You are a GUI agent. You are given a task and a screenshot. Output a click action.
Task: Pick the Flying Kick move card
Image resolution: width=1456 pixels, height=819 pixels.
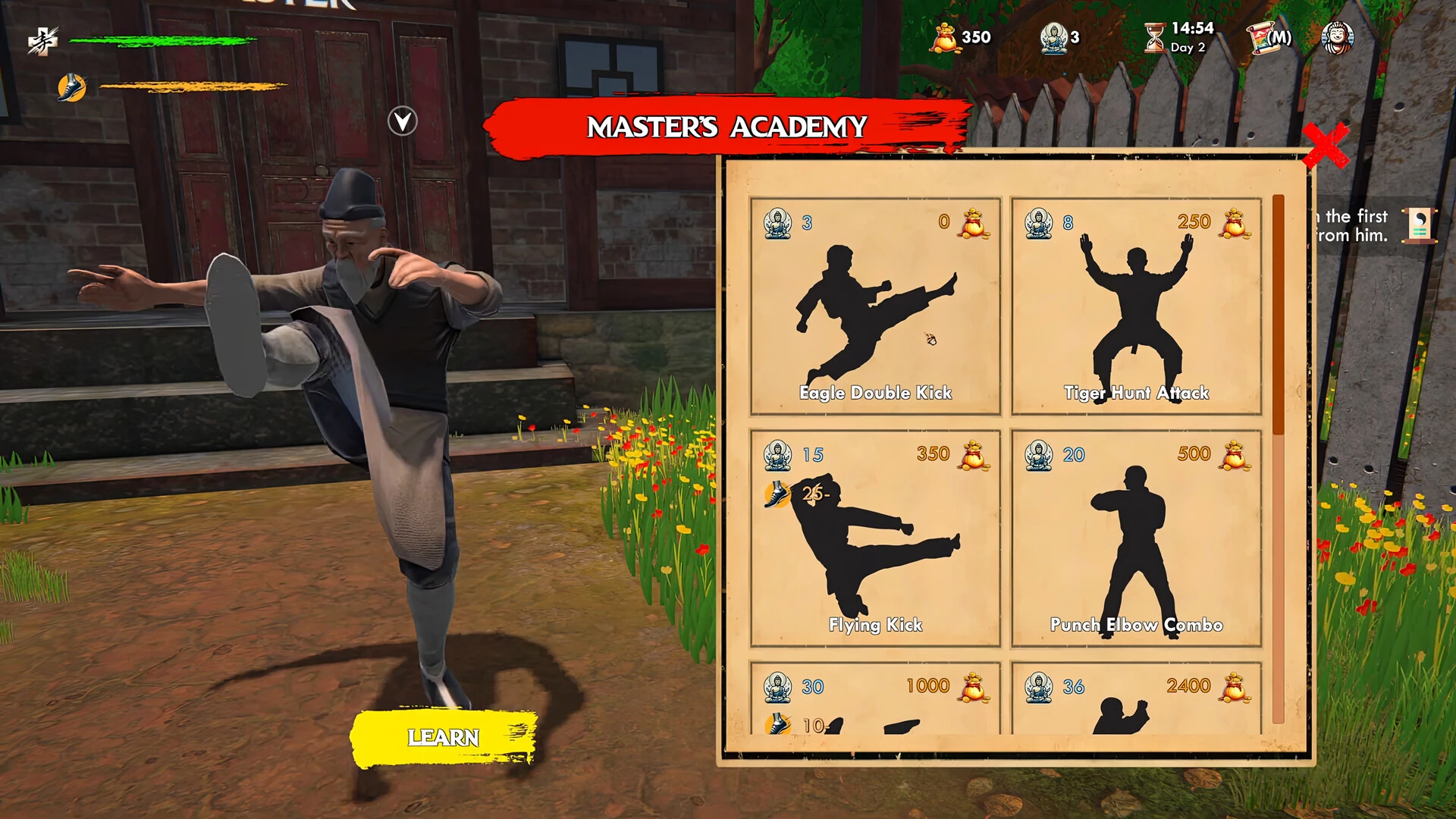(x=875, y=538)
